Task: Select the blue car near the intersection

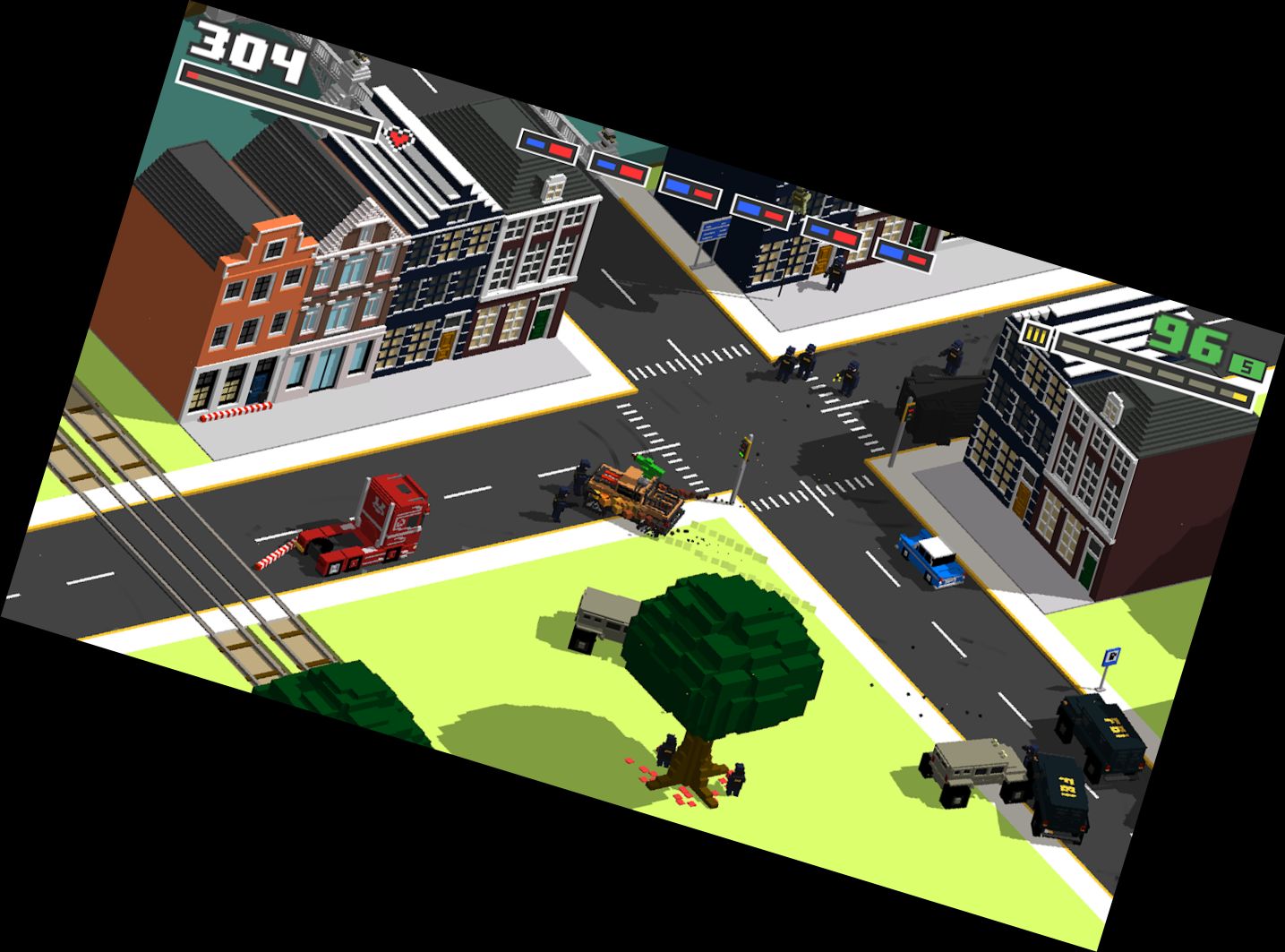Action: [x=931, y=560]
